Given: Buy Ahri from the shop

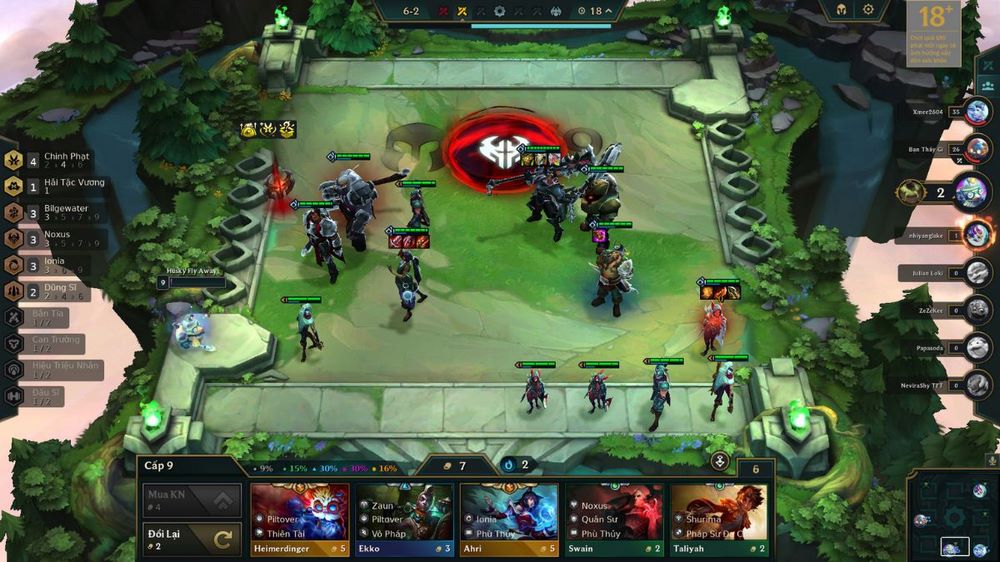Looking at the screenshot, I should 509,518.
